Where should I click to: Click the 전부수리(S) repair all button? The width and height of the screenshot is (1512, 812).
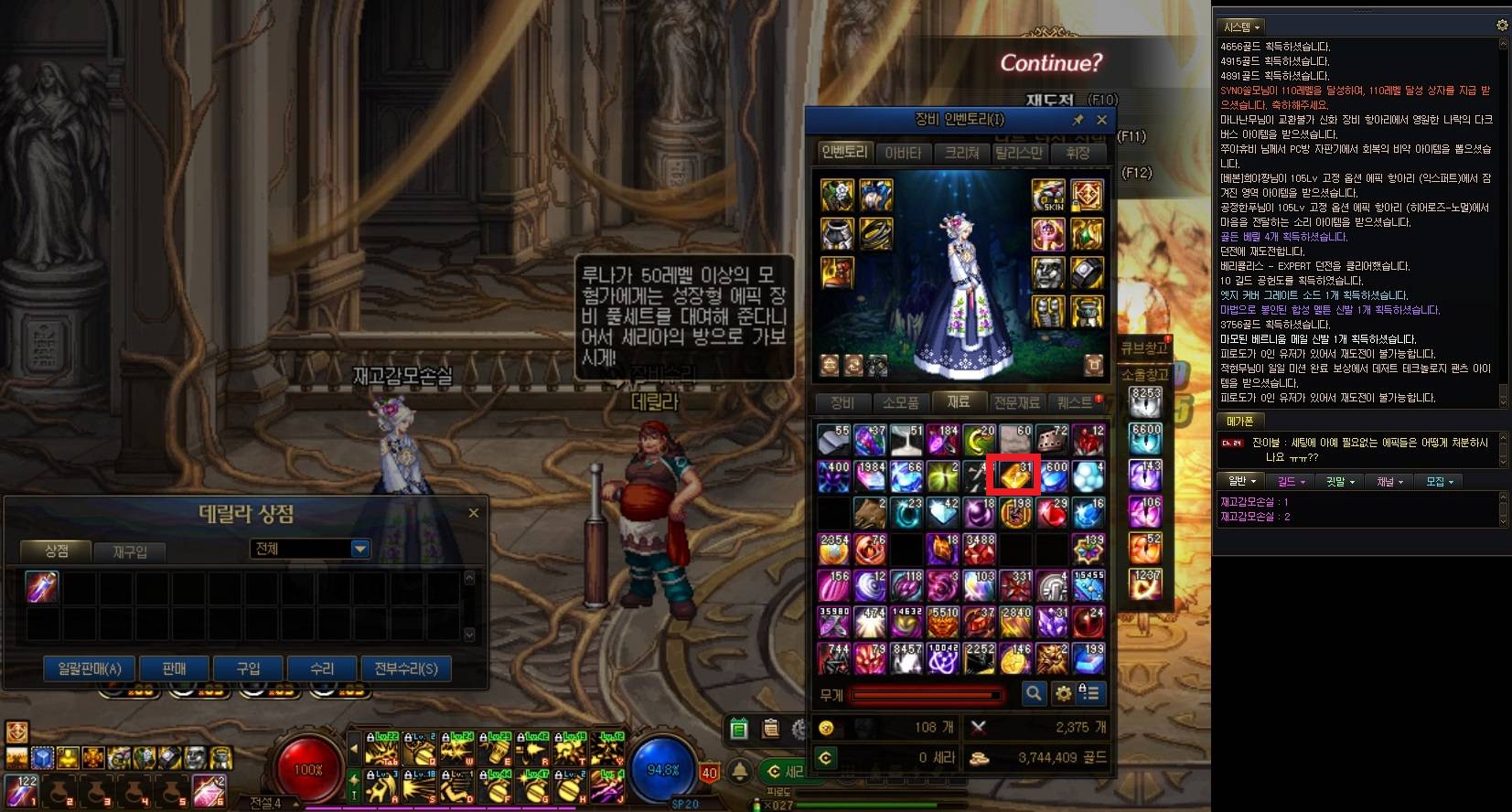click(x=405, y=668)
